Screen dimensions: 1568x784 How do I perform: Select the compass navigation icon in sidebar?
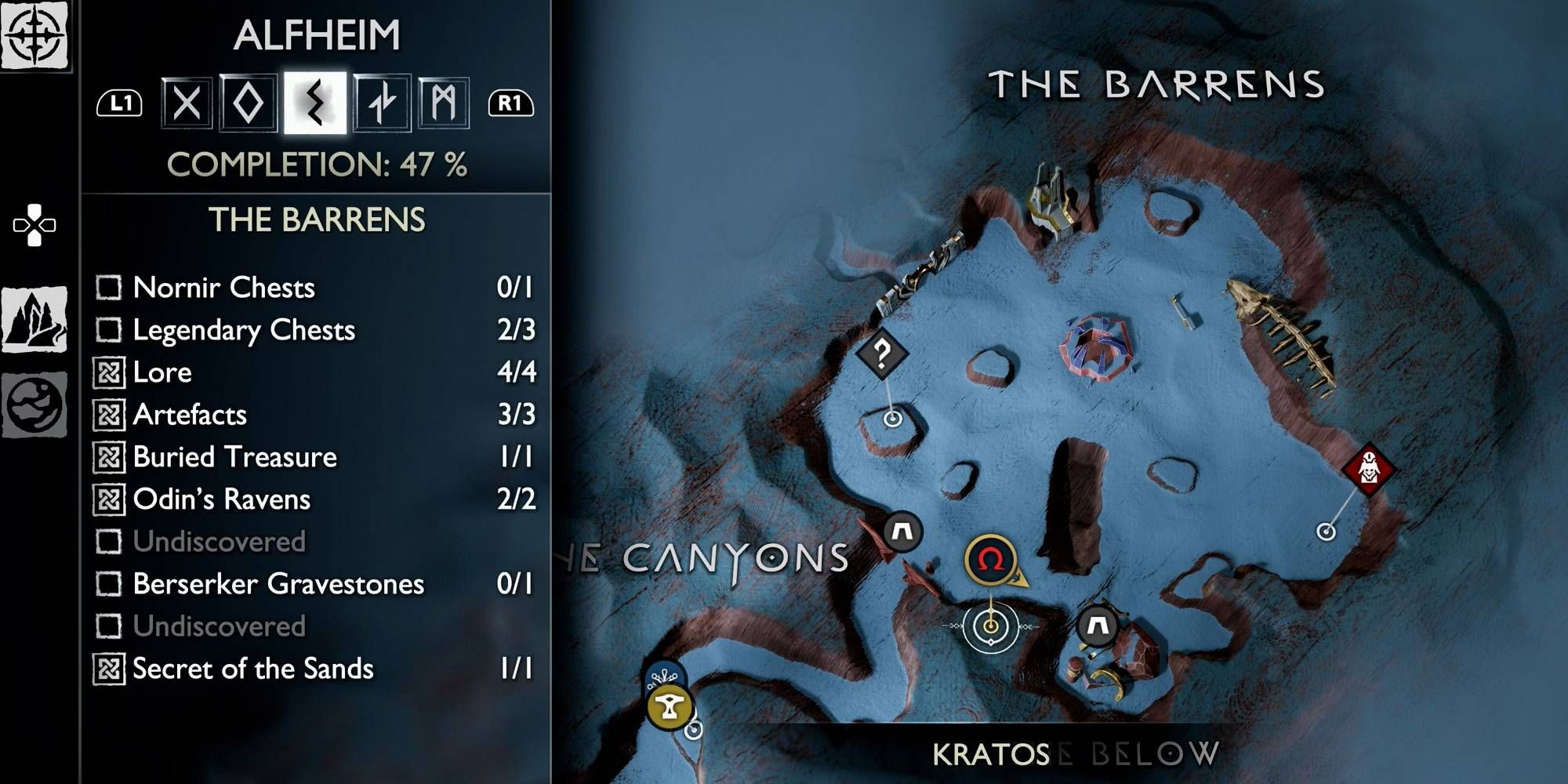[35, 33]
